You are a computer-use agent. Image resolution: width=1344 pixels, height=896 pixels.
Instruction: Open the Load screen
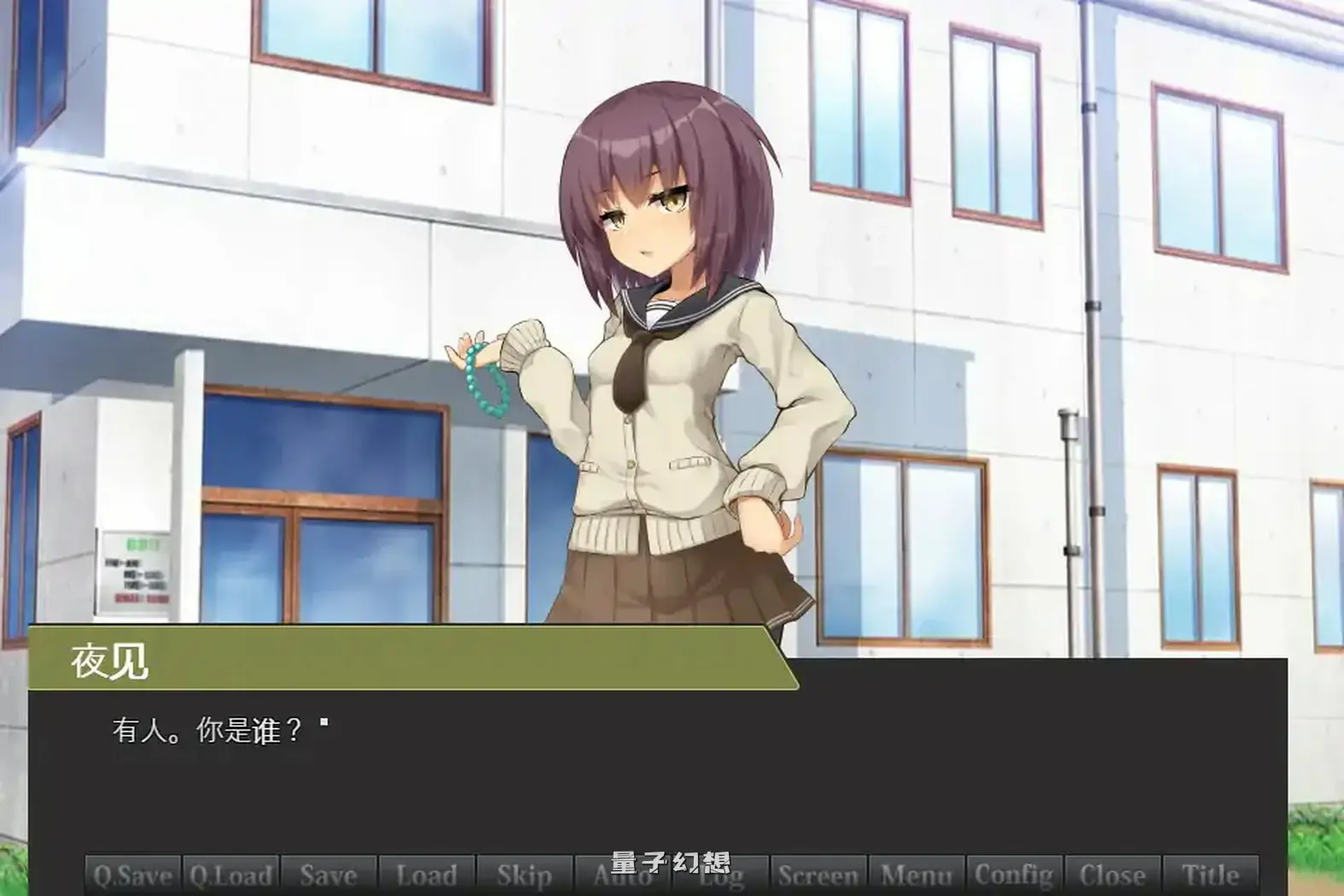[x=428, y=876]
